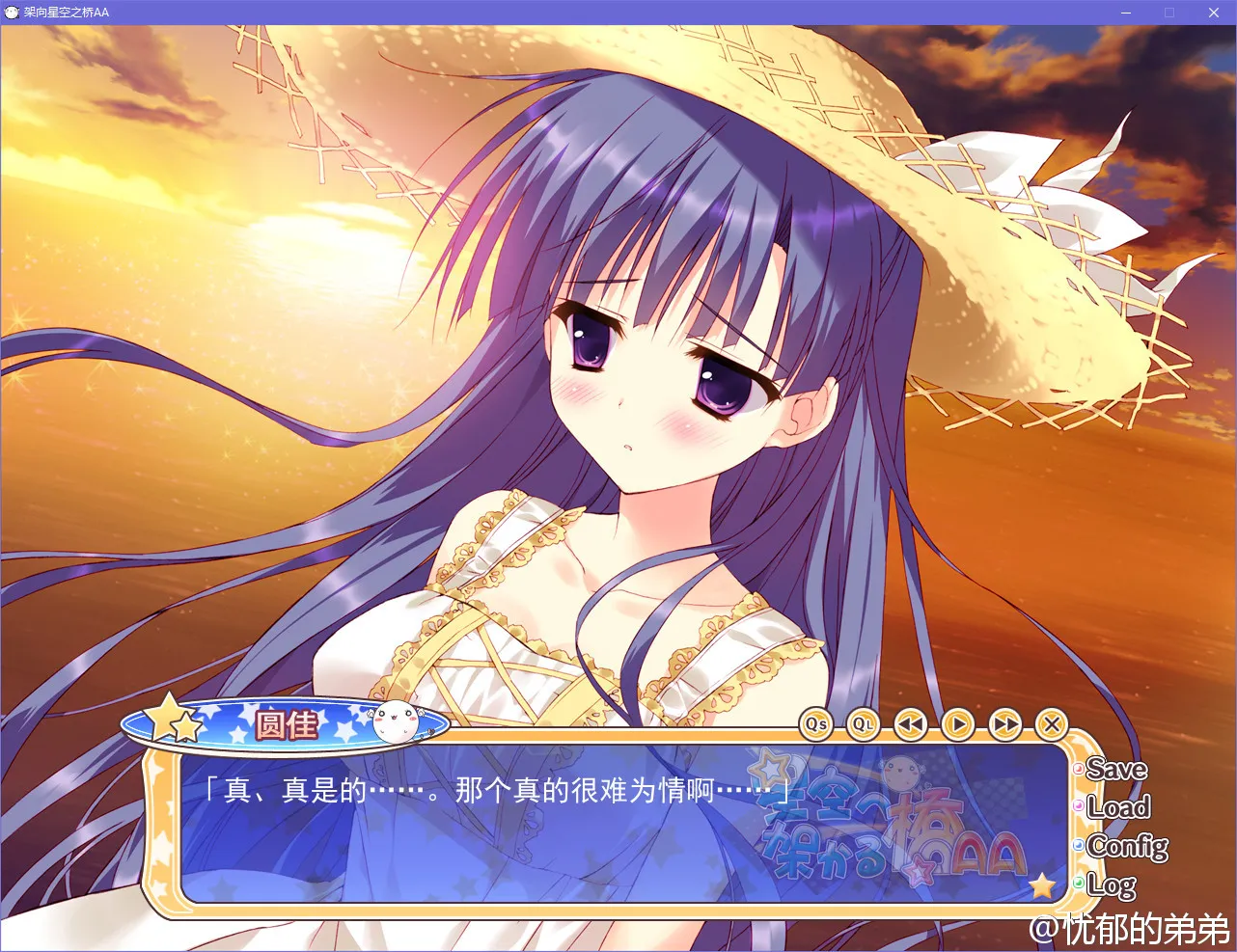Image resolution: width=1237 pixels, height=952 pixels.
Task: Toggle auto-play with the play button
Action: 957,725
